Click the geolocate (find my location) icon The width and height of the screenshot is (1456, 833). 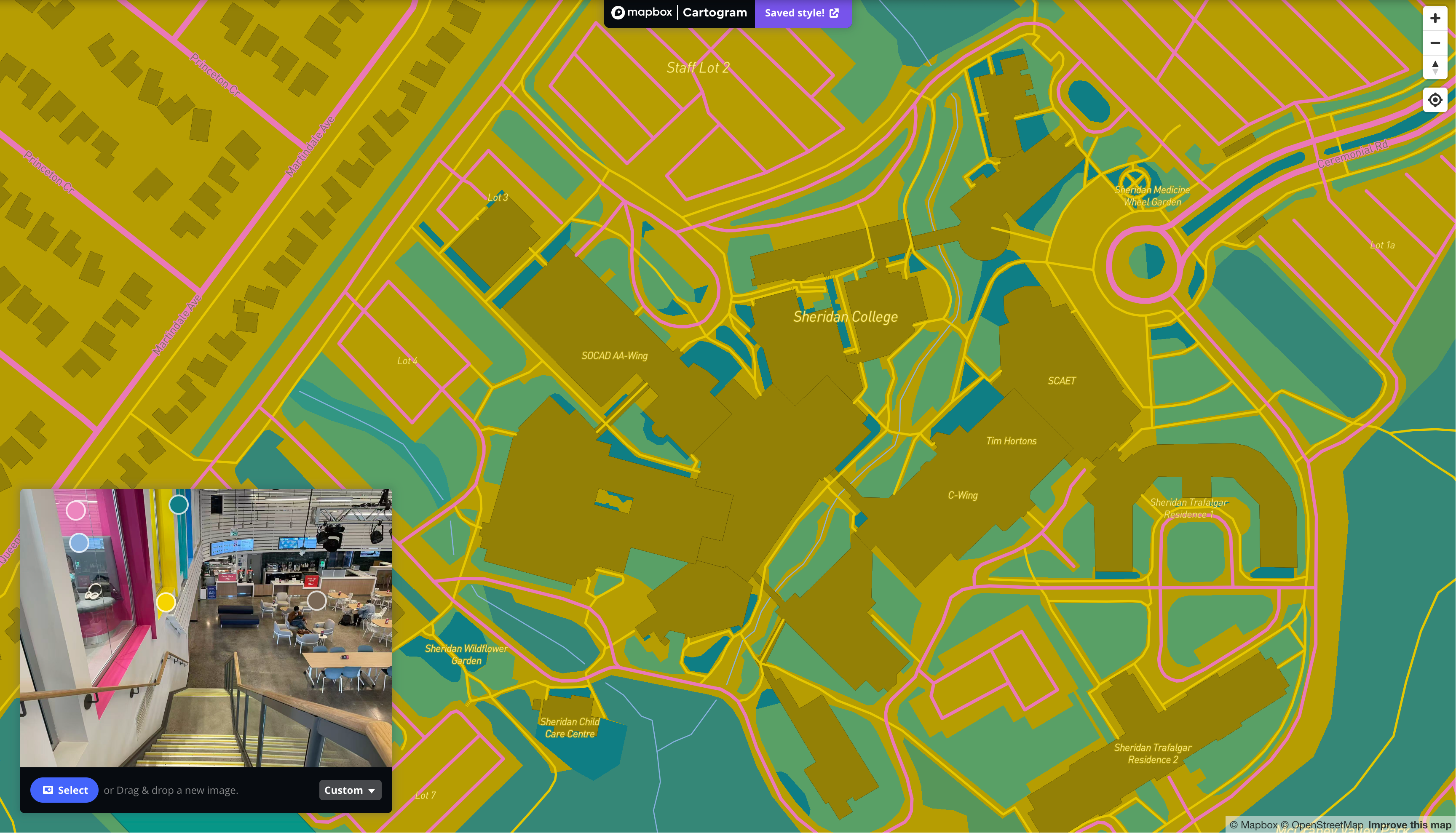click(x=1435, y=99)
